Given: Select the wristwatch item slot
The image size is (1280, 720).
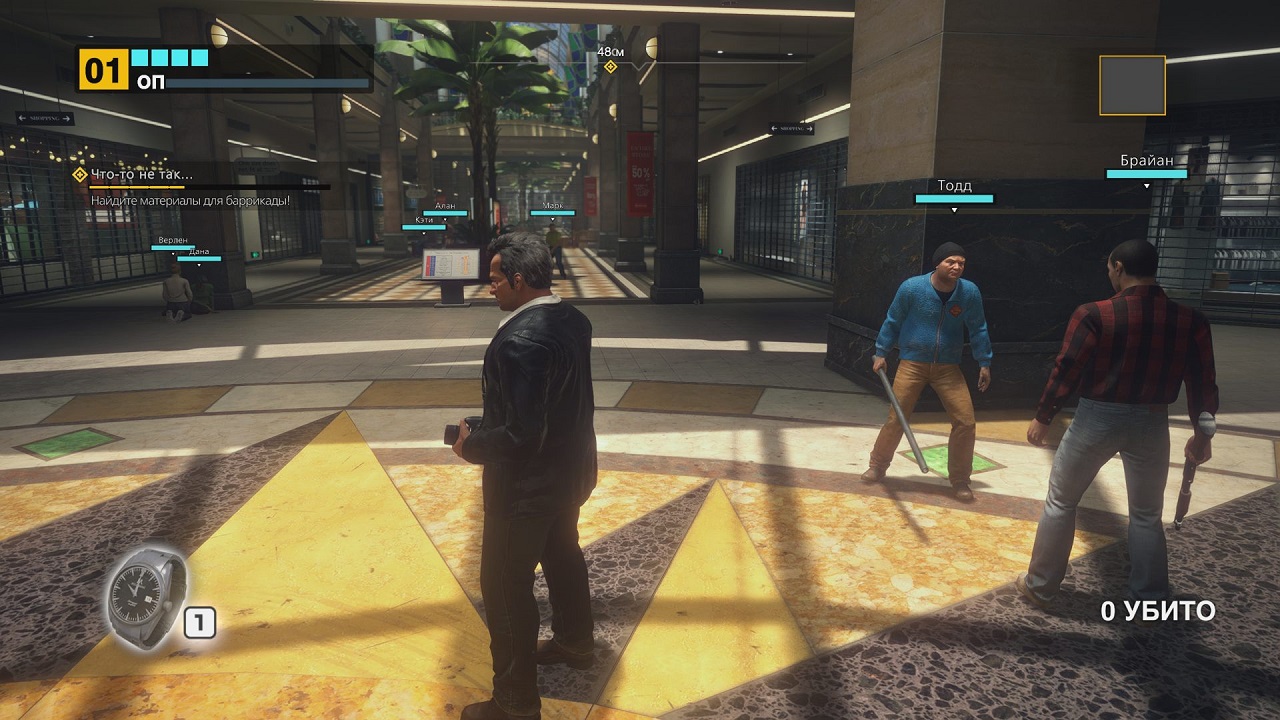Looking at the screenshot, I should tap(145, 597).
